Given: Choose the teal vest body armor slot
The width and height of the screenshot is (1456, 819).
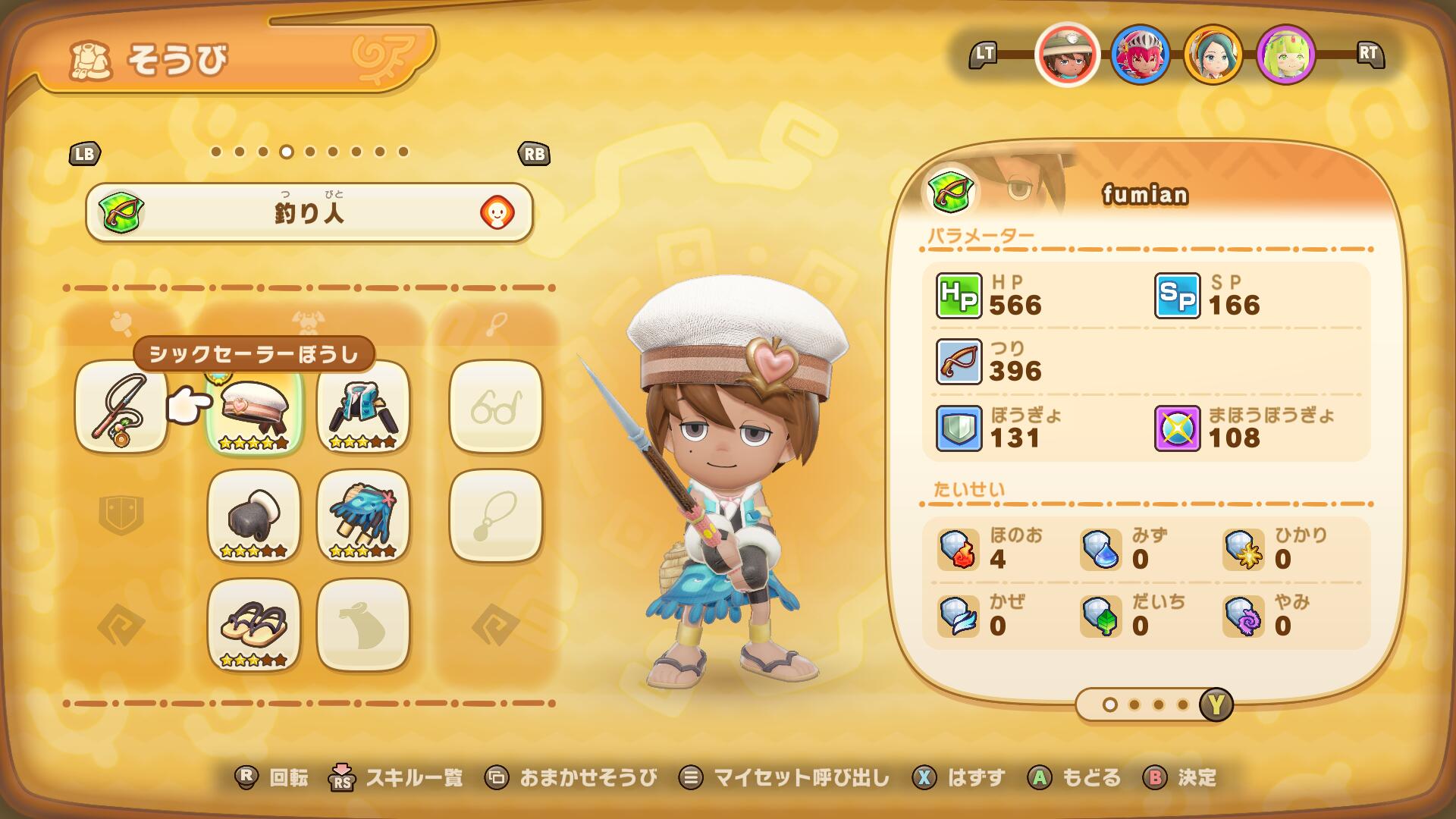Looking at the screenshot, I should (363, 407).
